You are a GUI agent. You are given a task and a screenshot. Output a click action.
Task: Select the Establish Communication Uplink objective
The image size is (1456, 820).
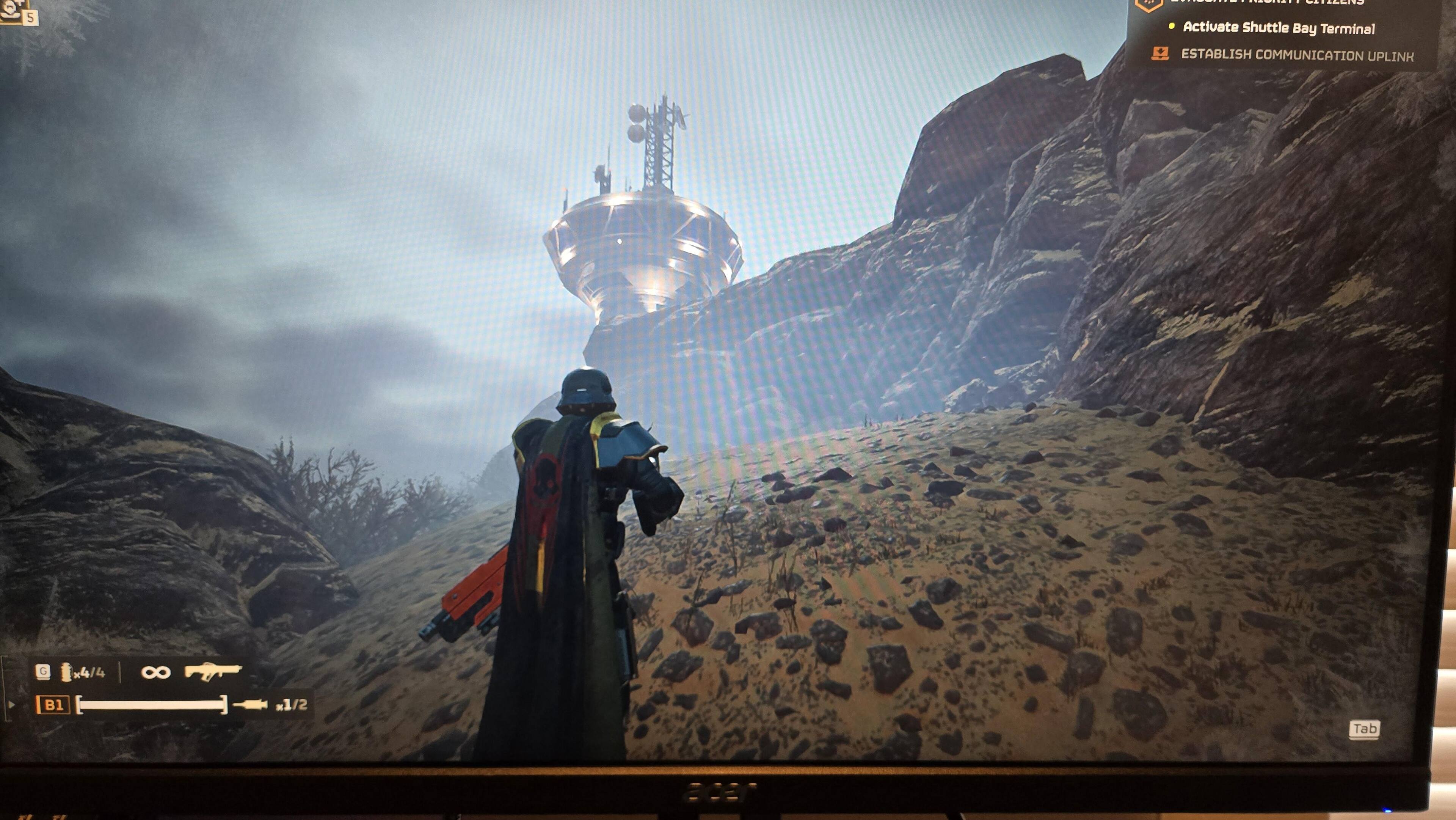(1297, 55)
